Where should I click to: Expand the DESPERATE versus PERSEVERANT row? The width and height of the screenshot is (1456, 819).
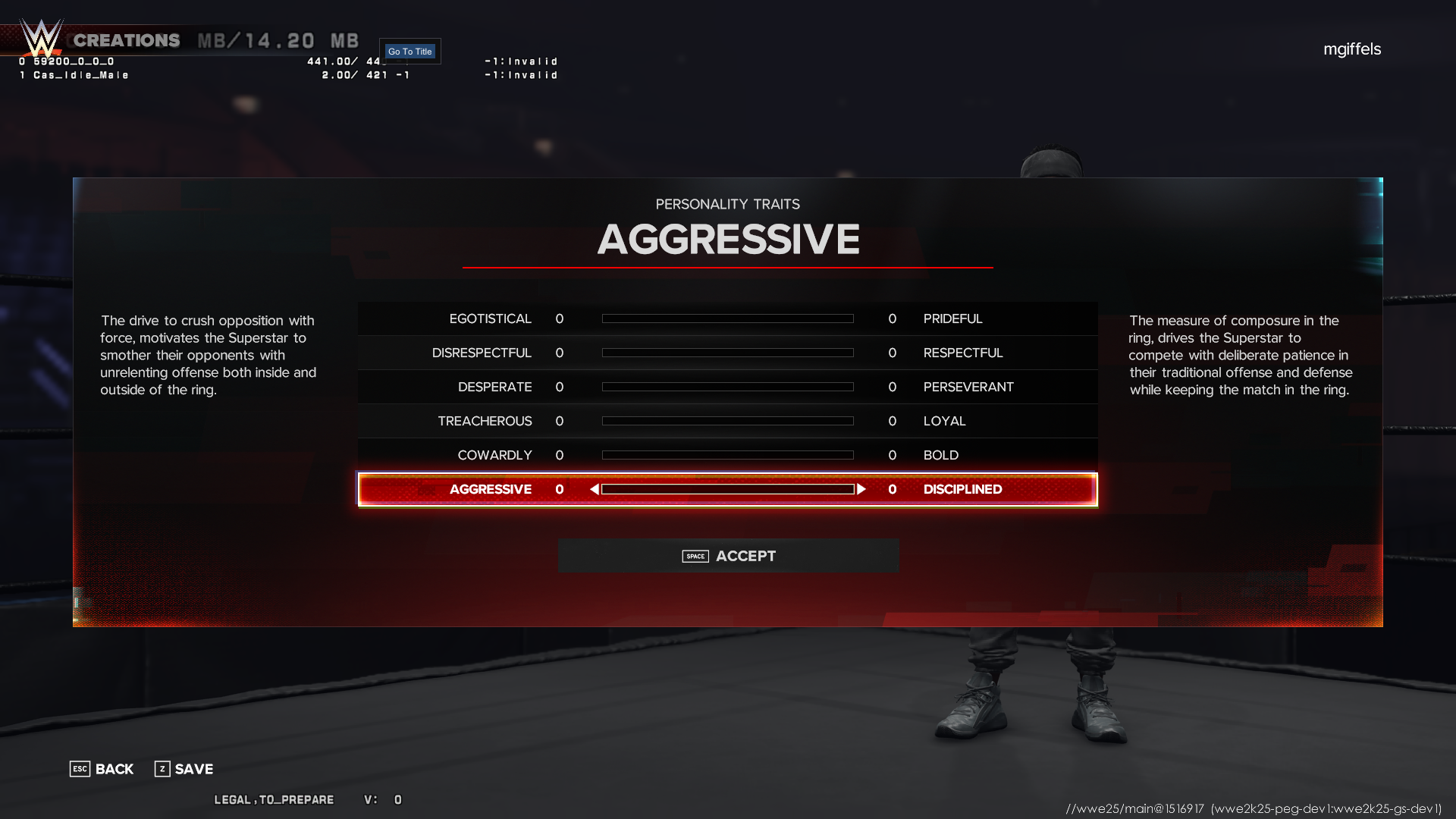(728, 387)
